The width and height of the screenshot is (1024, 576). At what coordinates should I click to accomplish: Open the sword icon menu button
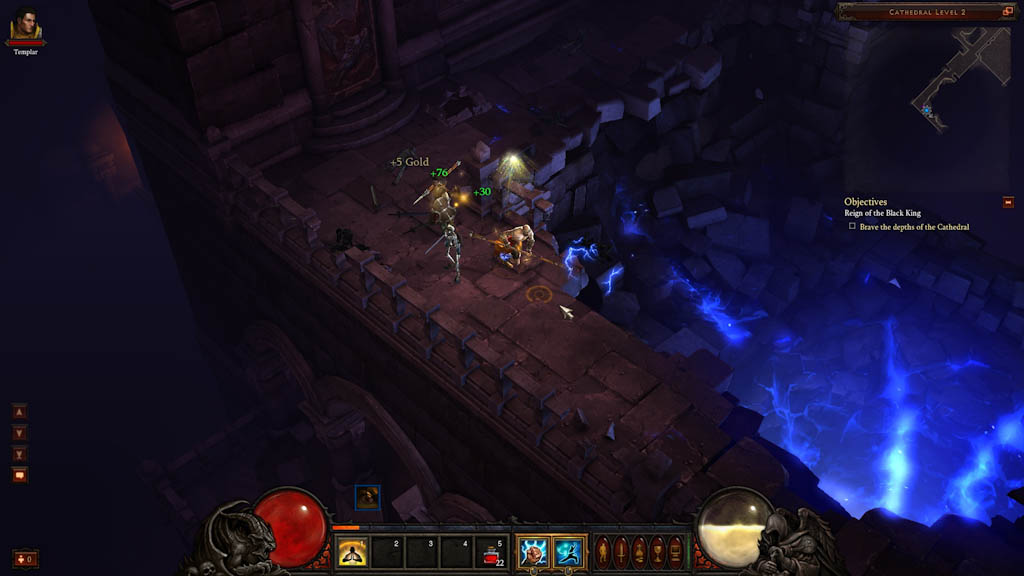coord(620,551)
